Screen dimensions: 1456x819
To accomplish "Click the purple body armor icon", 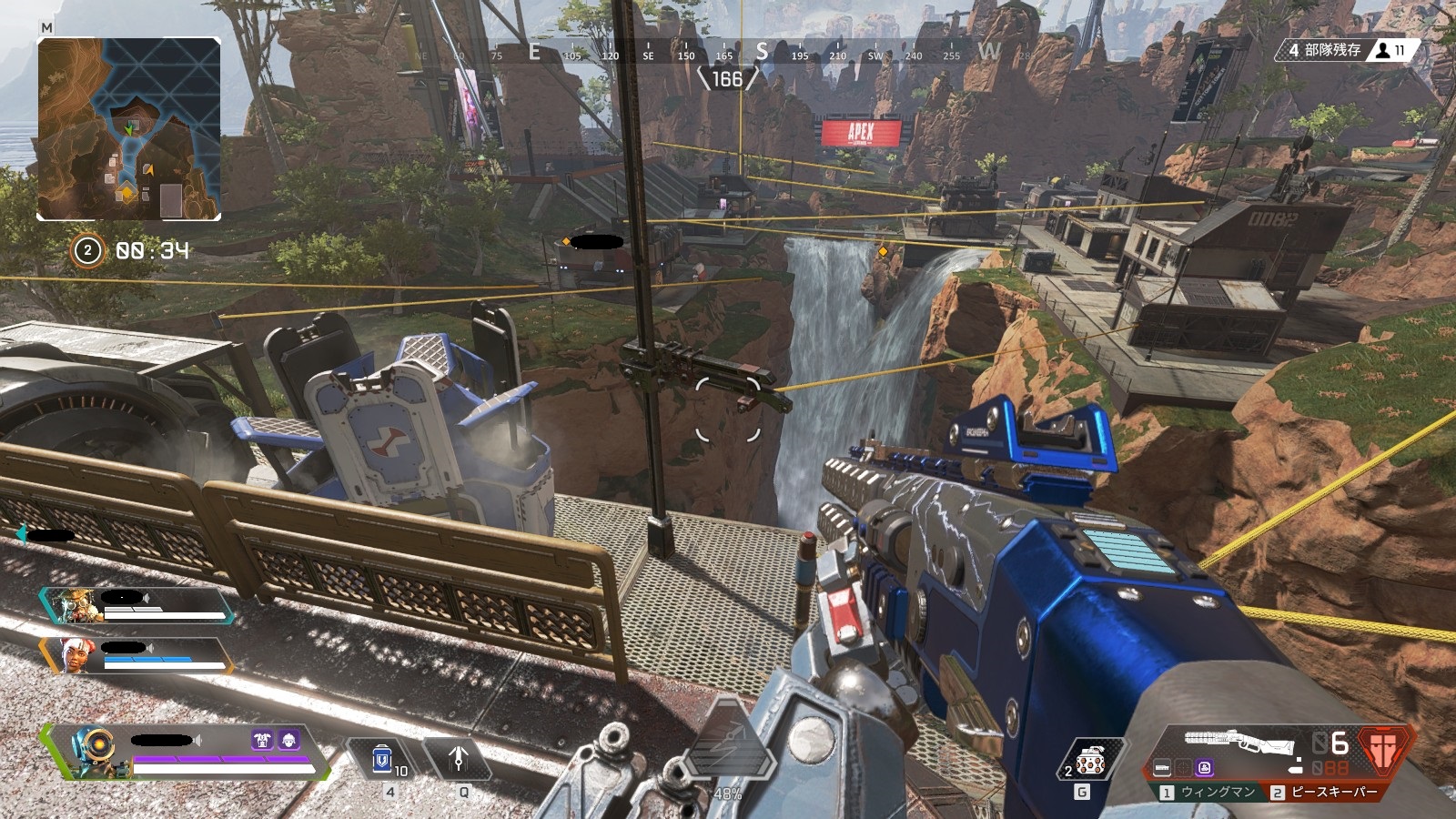I will coord(263,740).
